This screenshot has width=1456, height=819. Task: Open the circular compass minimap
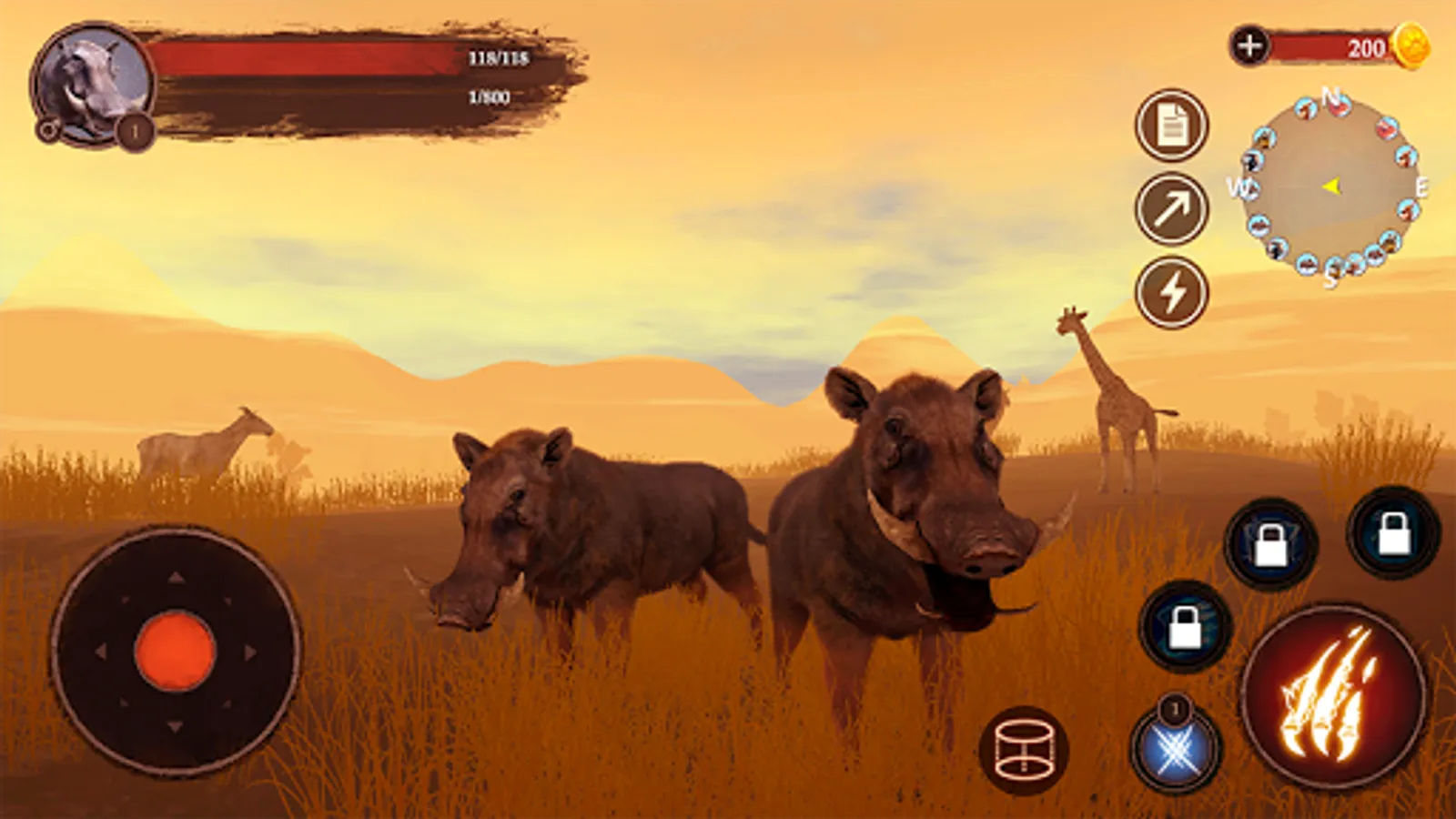pos(1331,187)
